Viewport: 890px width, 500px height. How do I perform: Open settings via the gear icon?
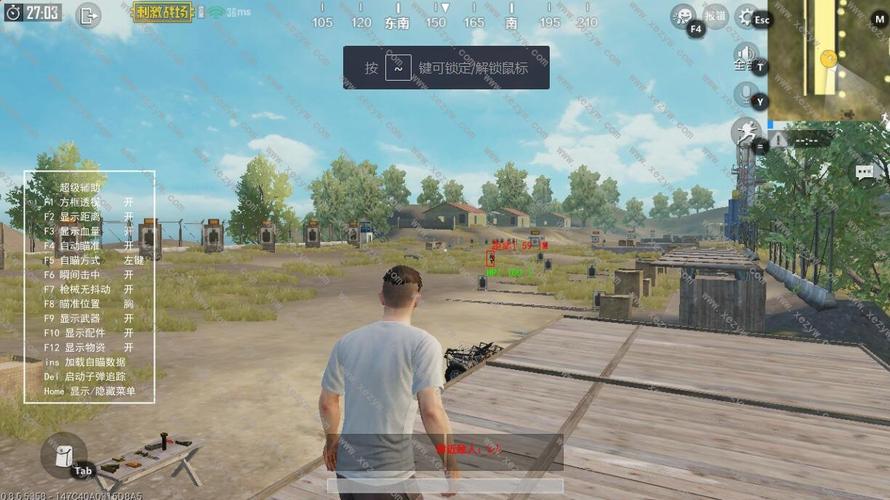(x=746, y=15)
